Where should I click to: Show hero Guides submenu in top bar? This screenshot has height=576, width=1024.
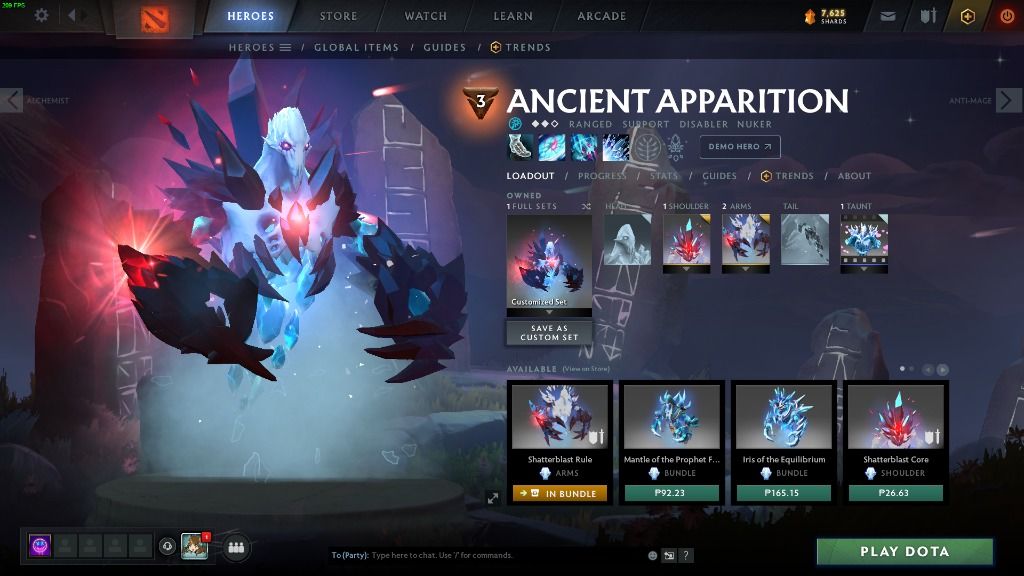point(444,47)
